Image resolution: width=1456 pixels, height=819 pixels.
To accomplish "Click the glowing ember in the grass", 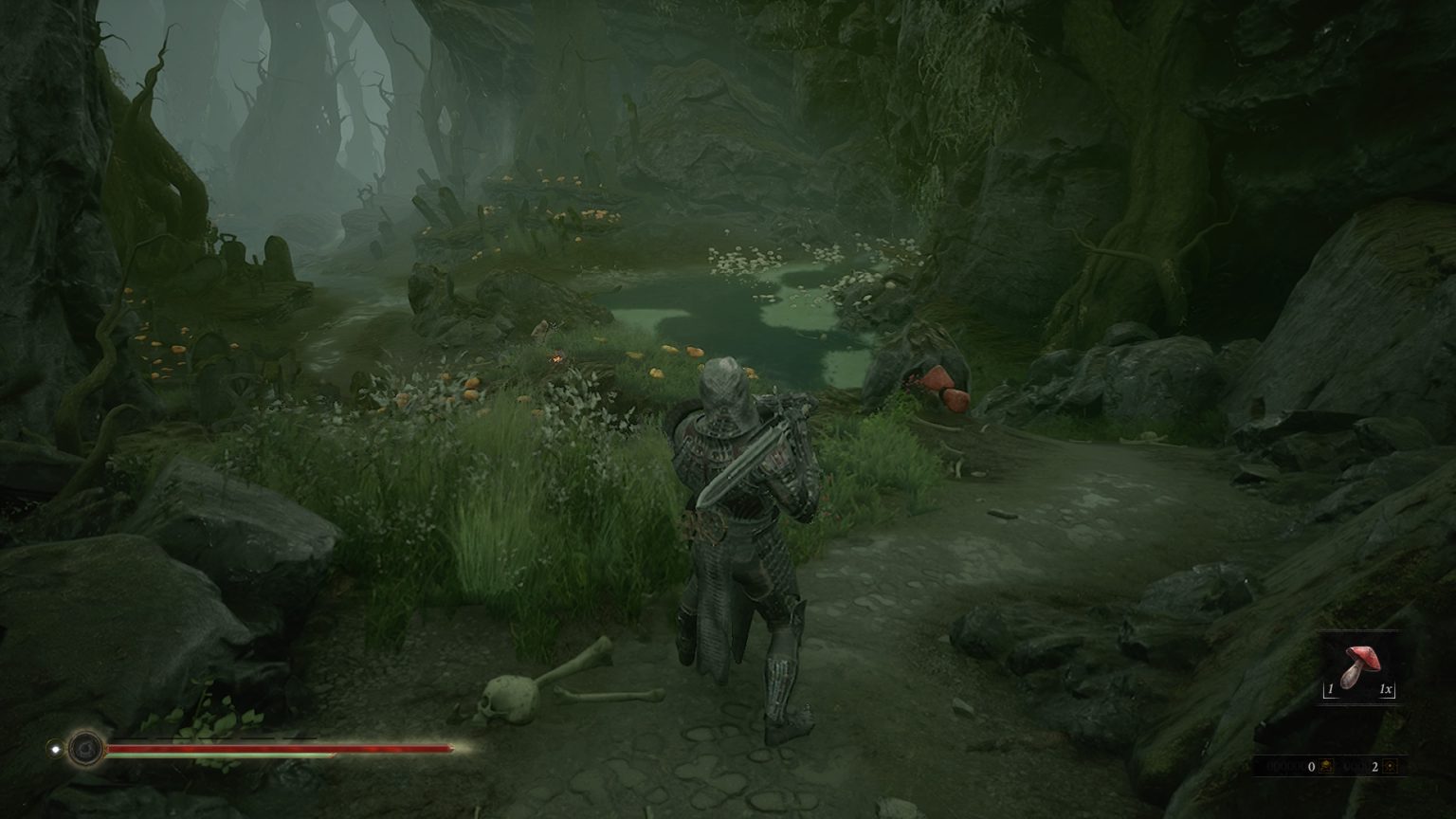I will pyautogui.click(x=557, y=358).
